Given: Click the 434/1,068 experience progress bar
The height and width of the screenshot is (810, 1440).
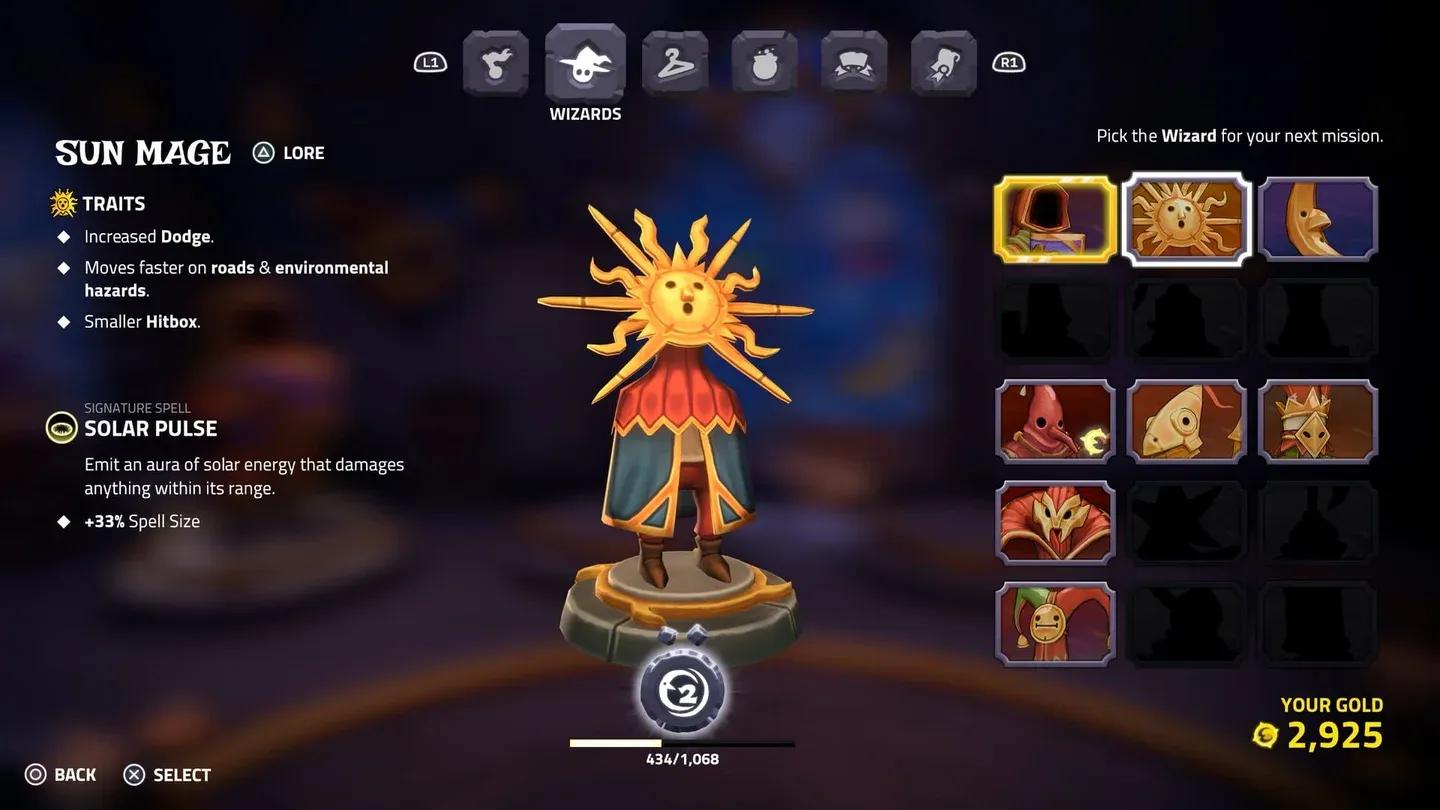Looking at the screenshot, I should pyautogui.click(x=681, y=743).
